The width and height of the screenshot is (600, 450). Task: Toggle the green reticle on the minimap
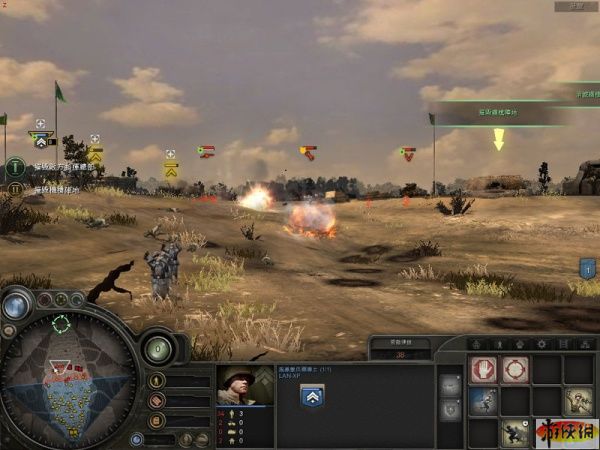pyautogui.click(x=62, y=323)
